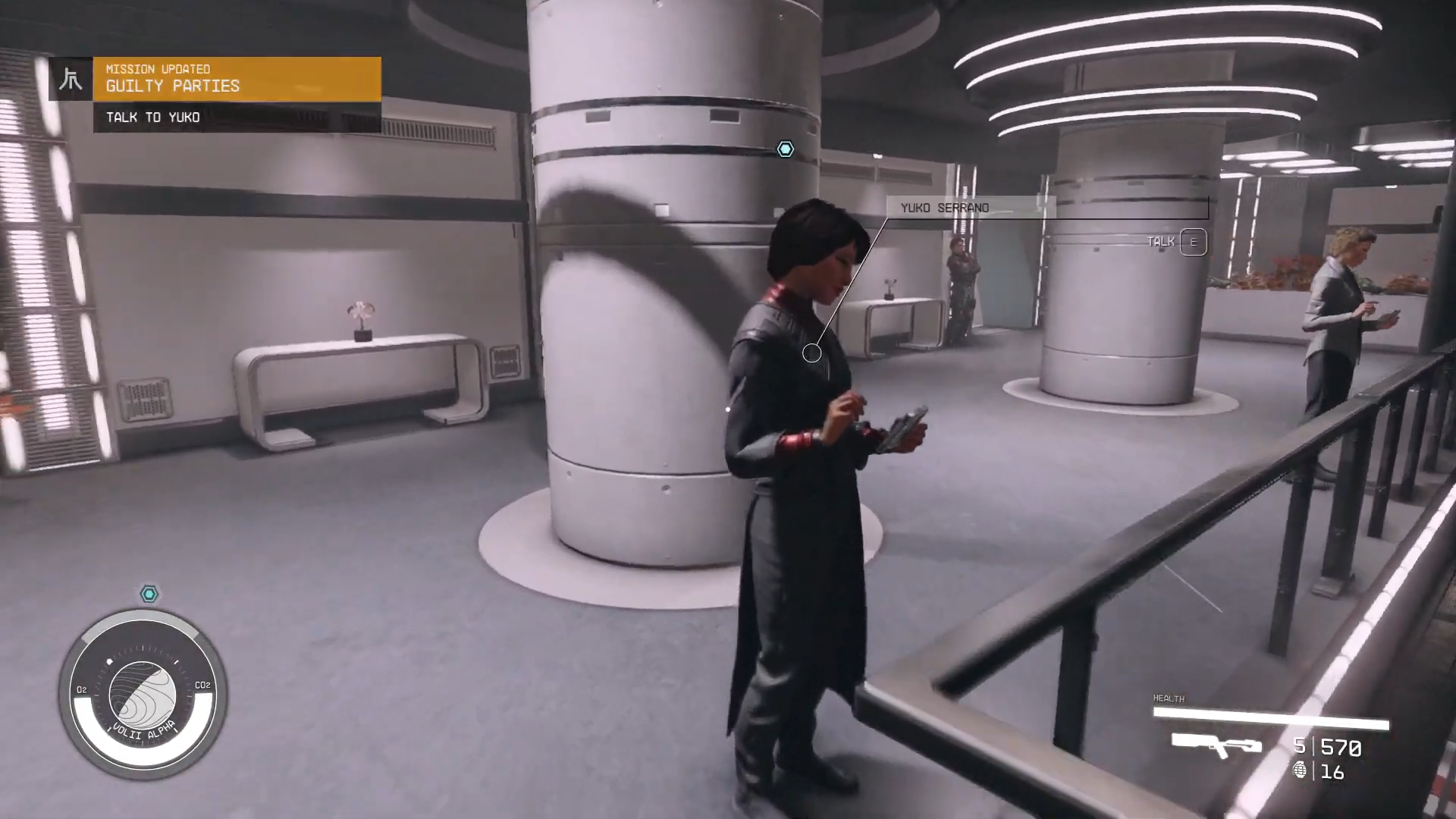This screenshot has width=1456, height=819.
Task: Expand the Talk to Yuko objective entry
Action: (x=154, y=118)
